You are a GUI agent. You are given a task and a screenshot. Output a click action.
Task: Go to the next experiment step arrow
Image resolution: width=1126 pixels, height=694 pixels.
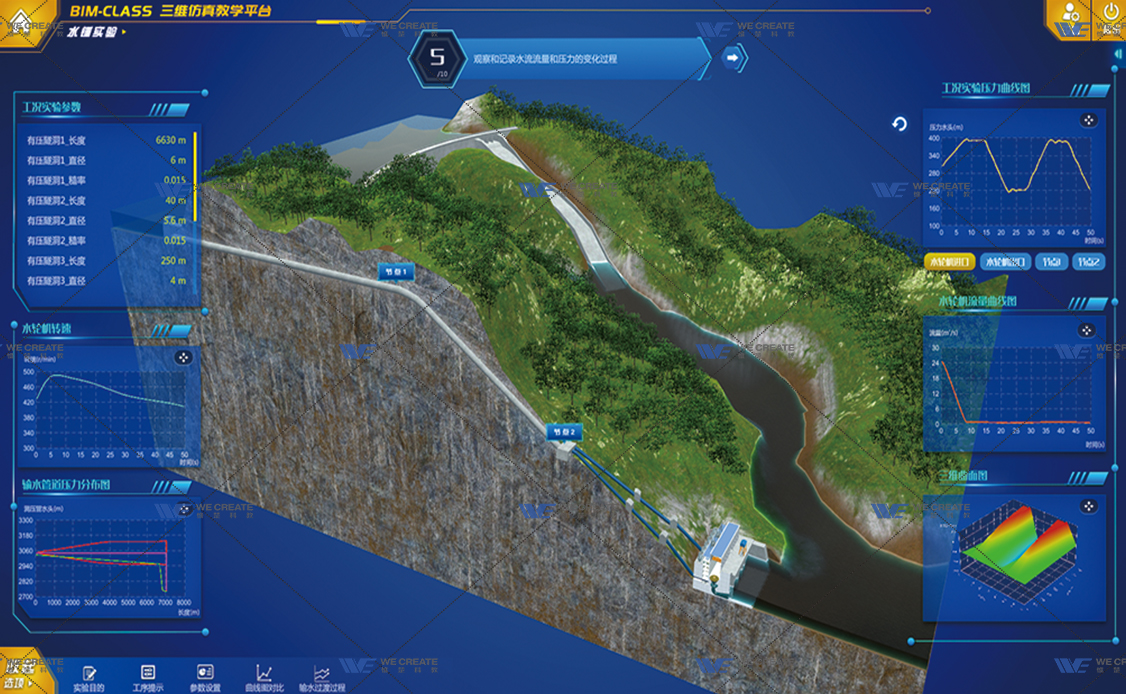(734, 59)
